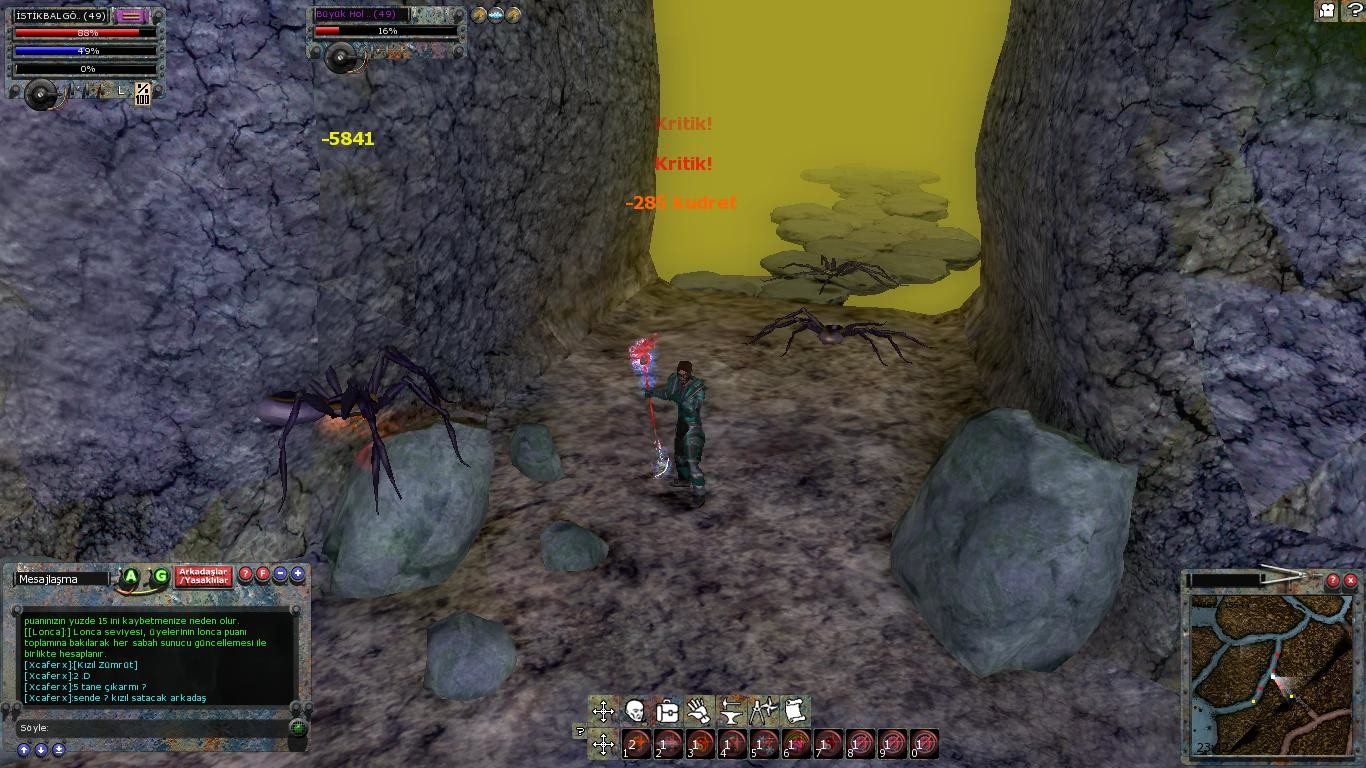The width and height of the screenshot is (1366, 768).
Task: Close the minimap with the red X
Action: (x=1350, y=580)
